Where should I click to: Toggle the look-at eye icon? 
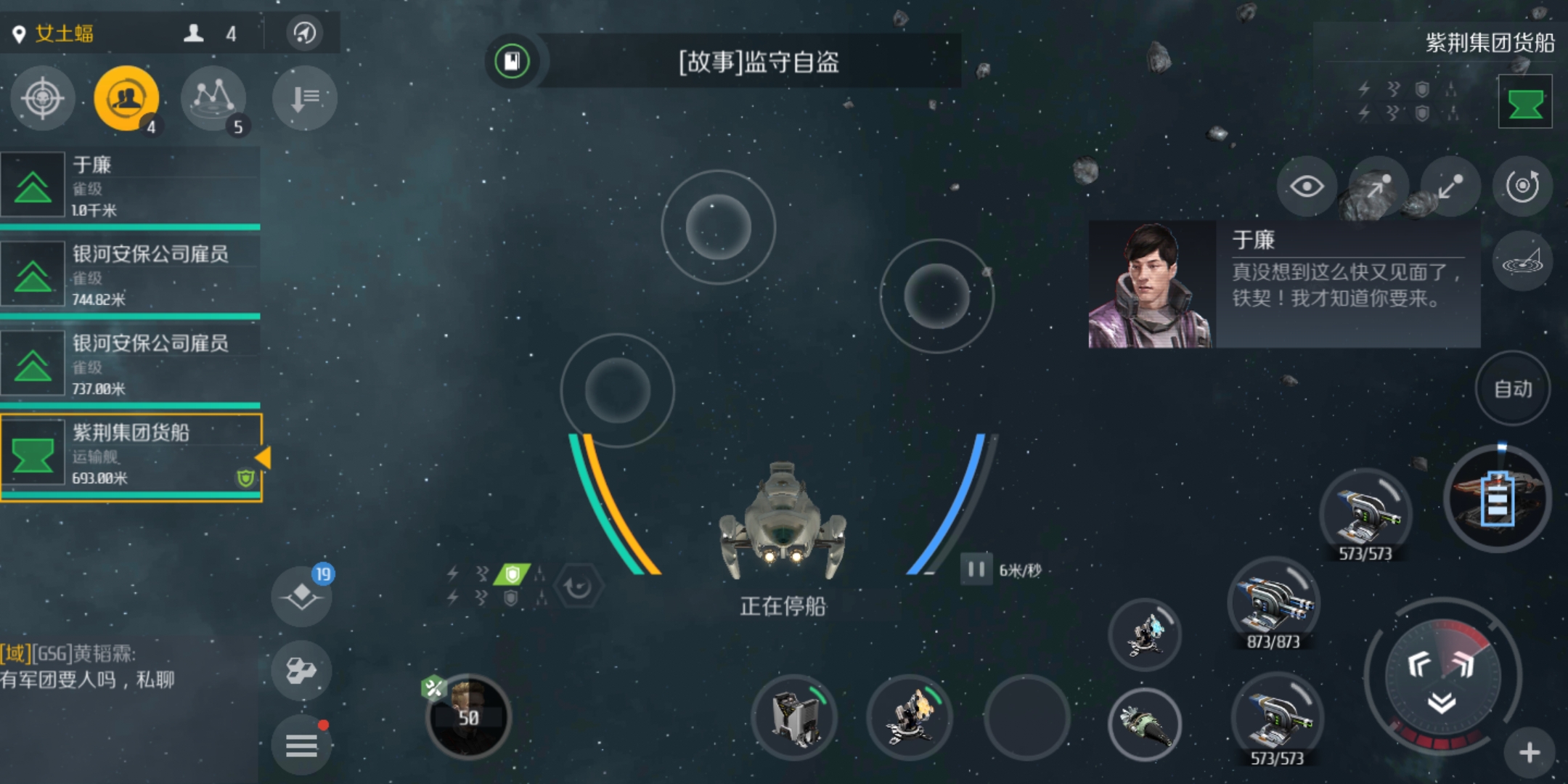pos(1307,187)
